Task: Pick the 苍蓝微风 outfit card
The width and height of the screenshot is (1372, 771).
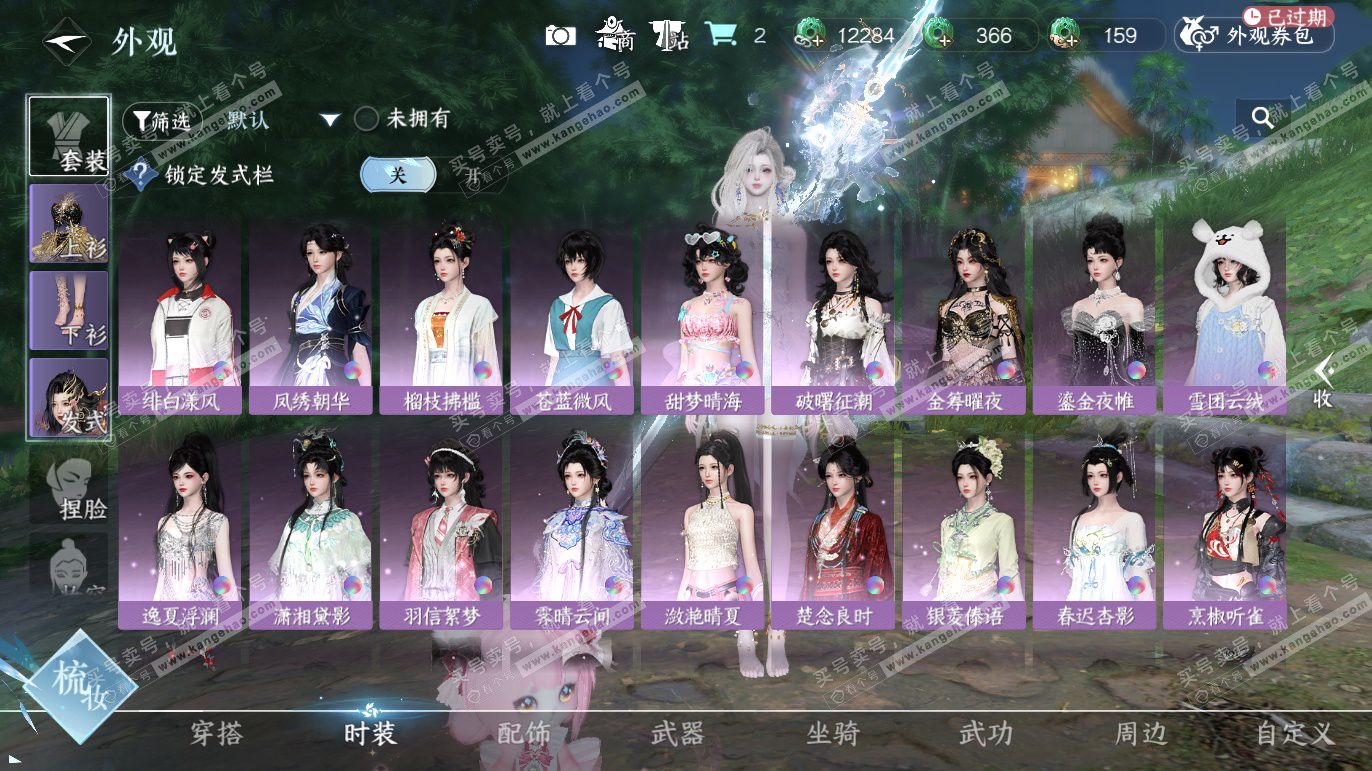Action: 571,318
